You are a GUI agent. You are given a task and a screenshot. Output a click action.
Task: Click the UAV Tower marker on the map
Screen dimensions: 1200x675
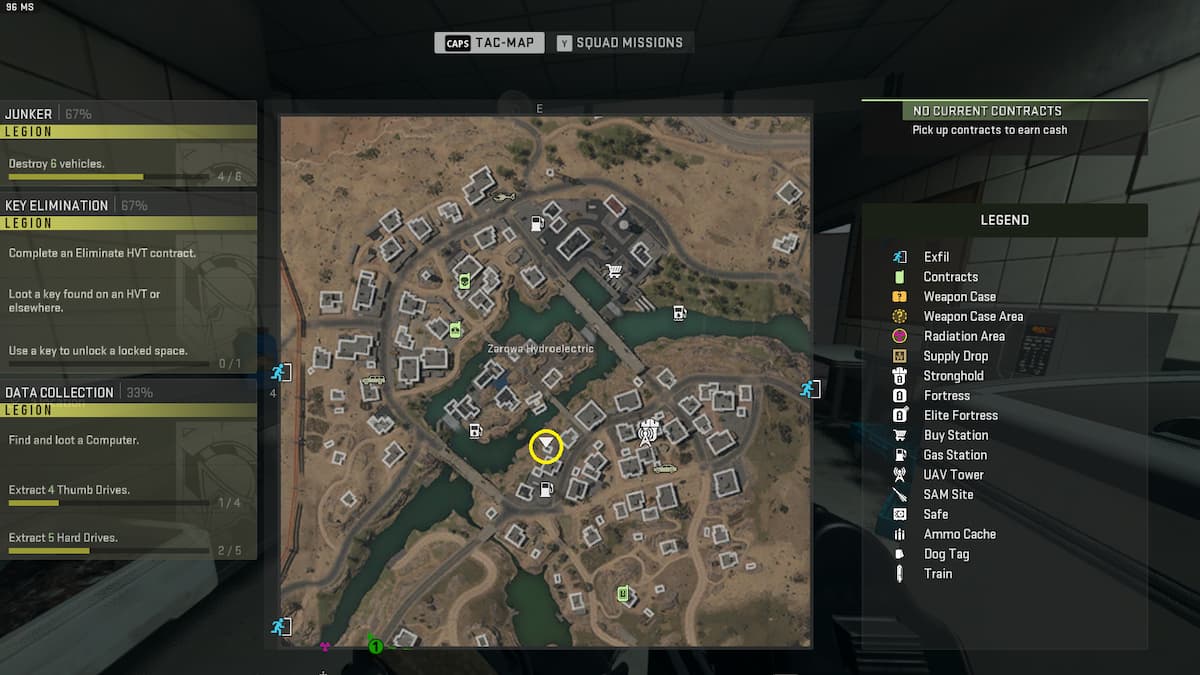tap(648, 433)
